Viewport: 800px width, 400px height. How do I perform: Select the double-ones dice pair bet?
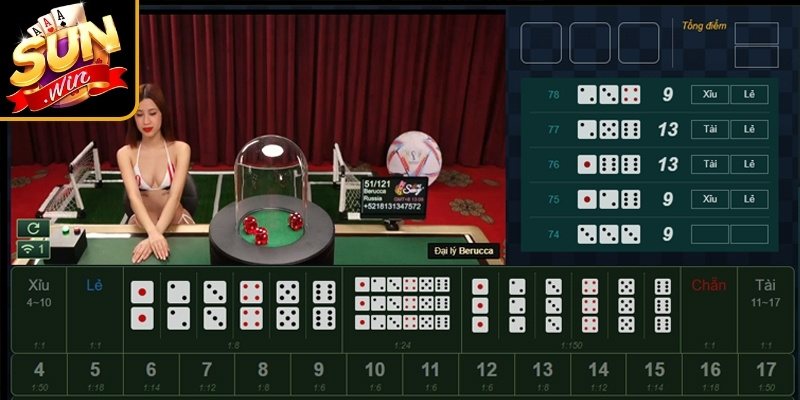[142, 305]
